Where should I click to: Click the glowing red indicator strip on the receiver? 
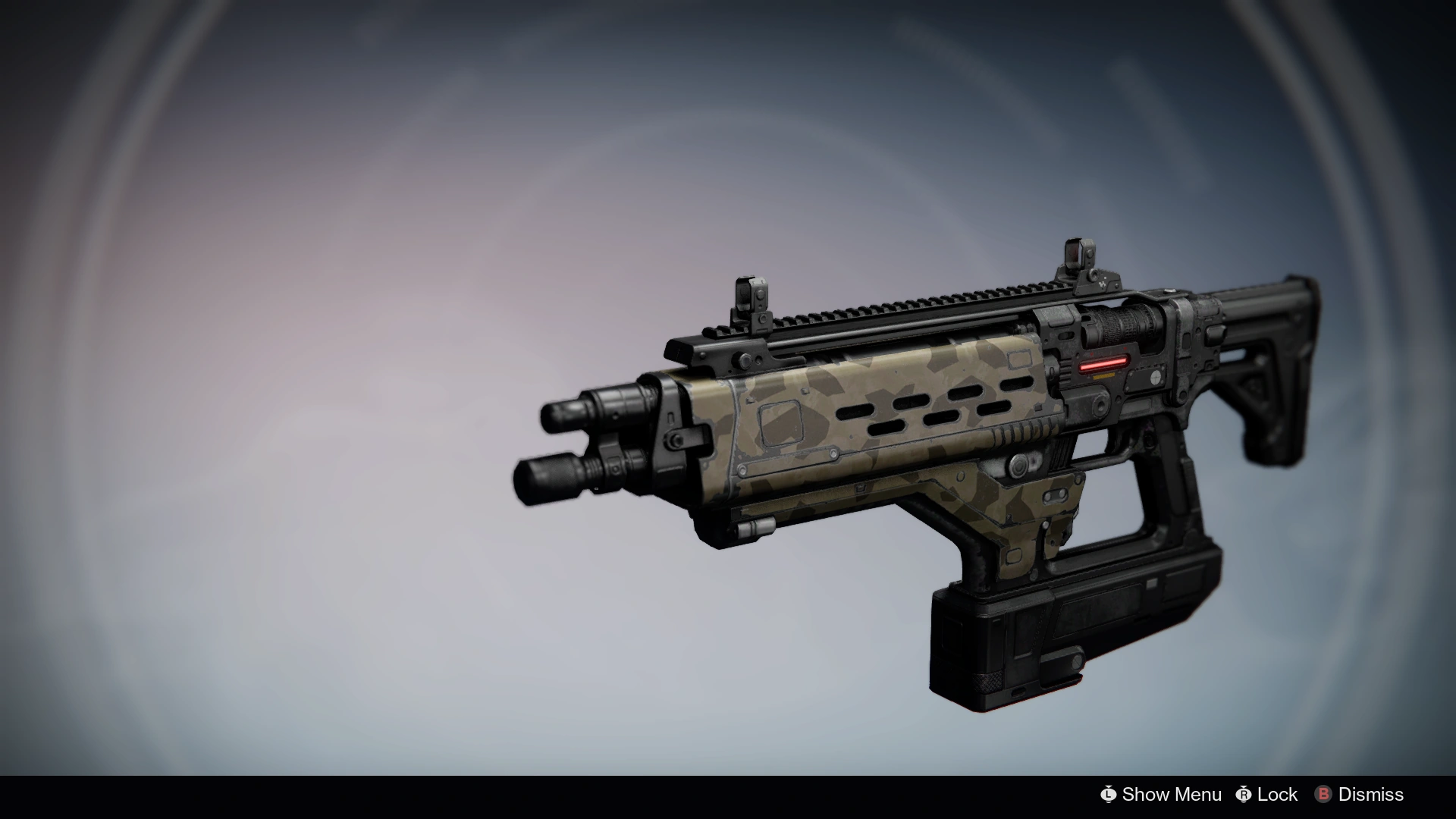coord(1105,362)
